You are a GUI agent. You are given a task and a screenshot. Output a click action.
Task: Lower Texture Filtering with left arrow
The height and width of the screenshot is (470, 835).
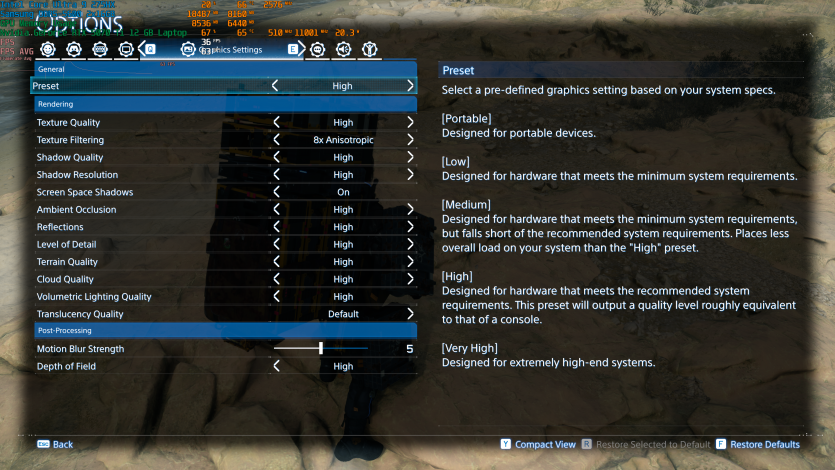276,140
